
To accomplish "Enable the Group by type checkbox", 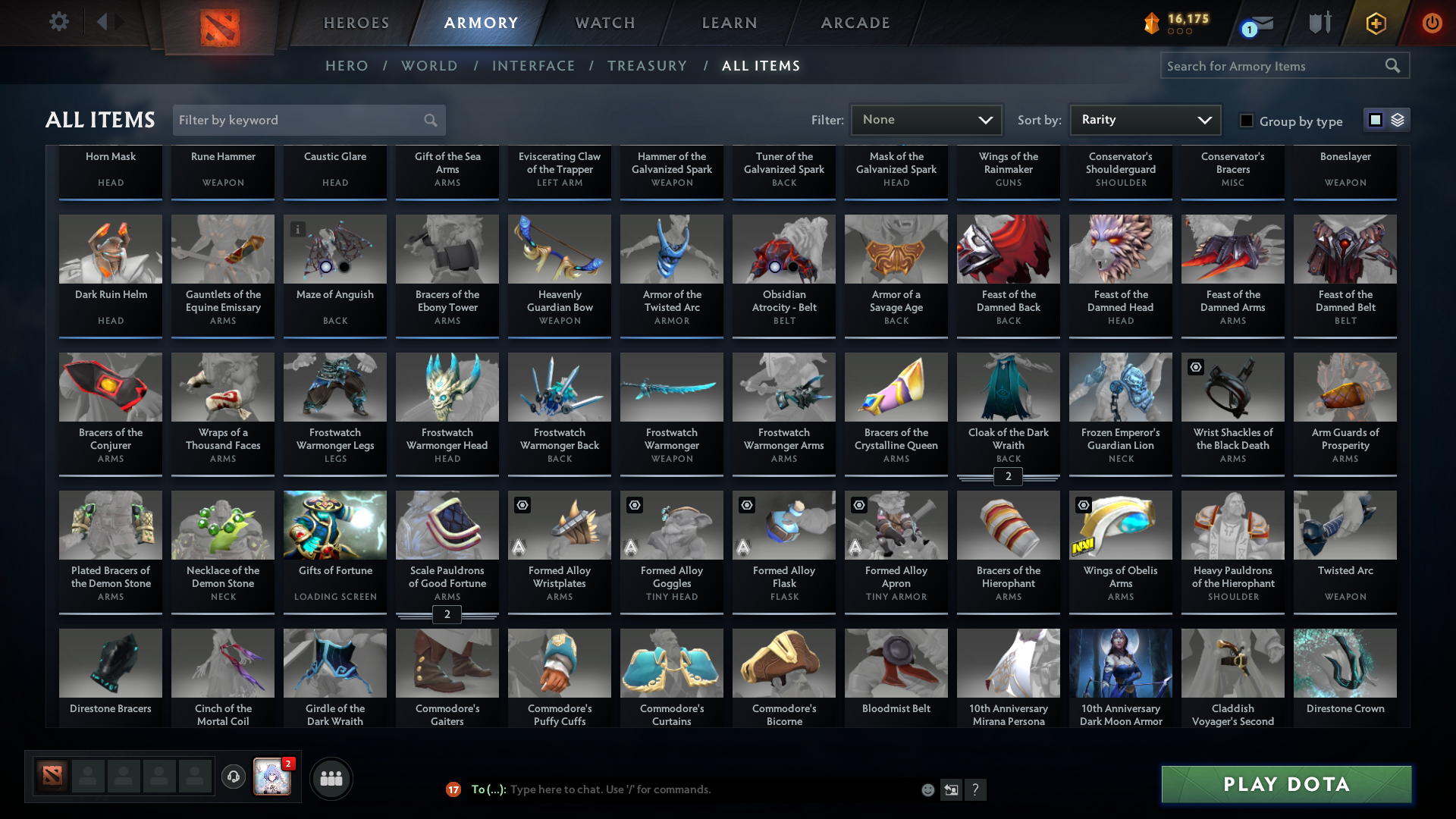I will 1246,121.
